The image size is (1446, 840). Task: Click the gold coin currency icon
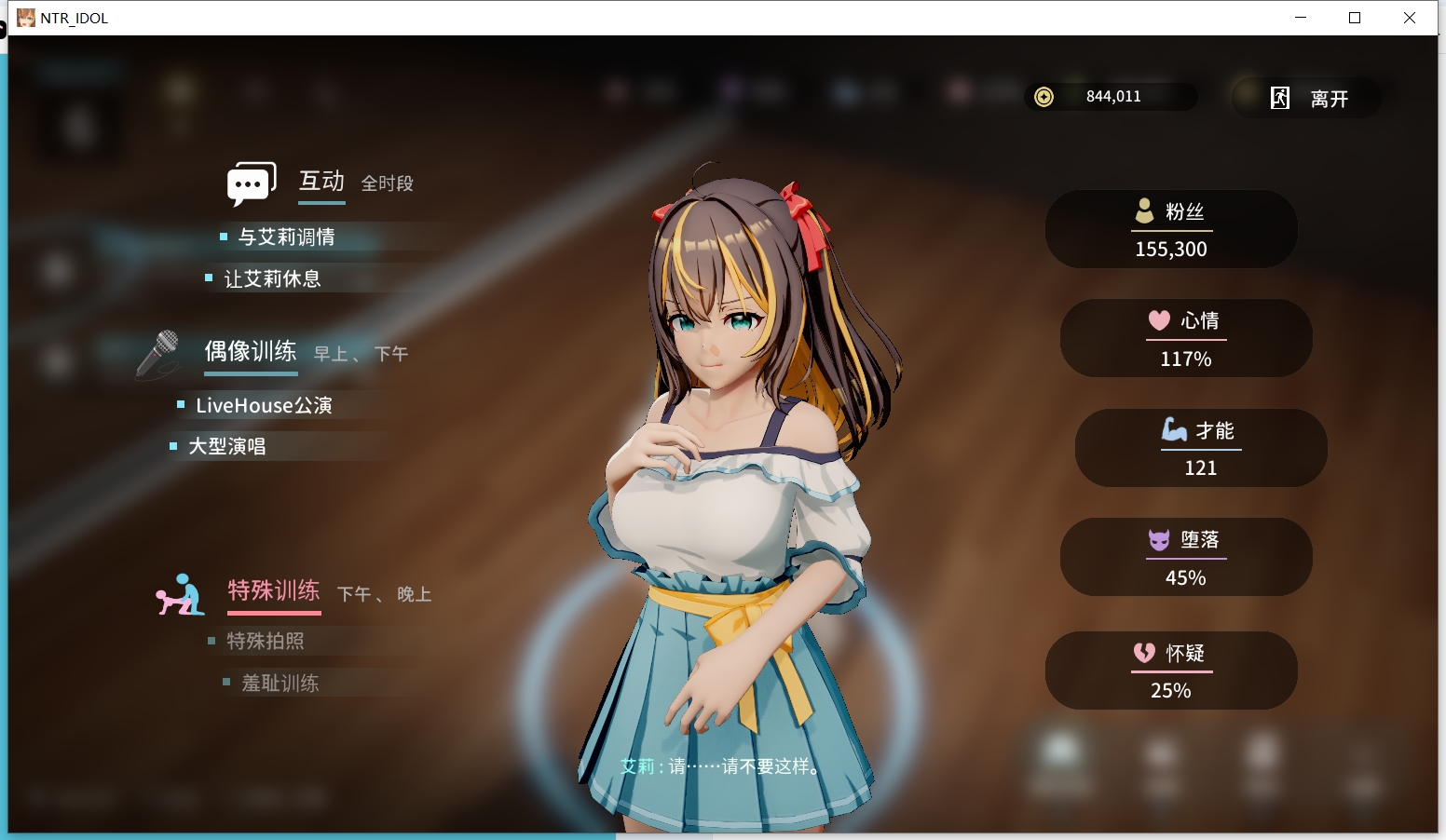(x=1045, y=96)
